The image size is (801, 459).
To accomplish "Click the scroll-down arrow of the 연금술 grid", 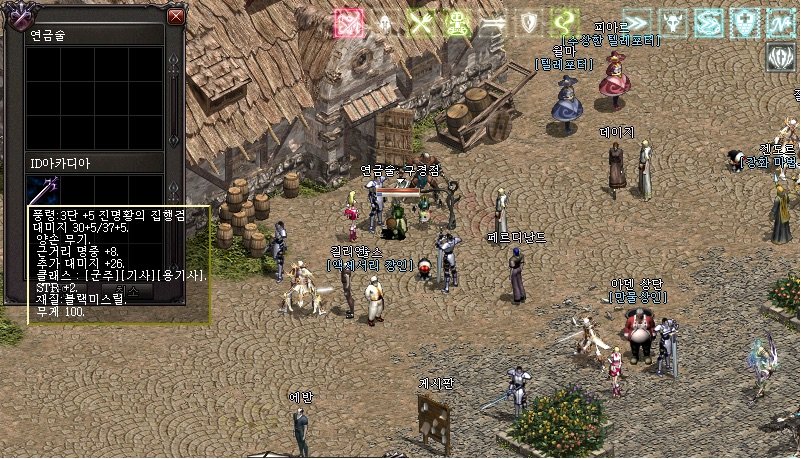I will pyautogui.click(x=176, y=137).
